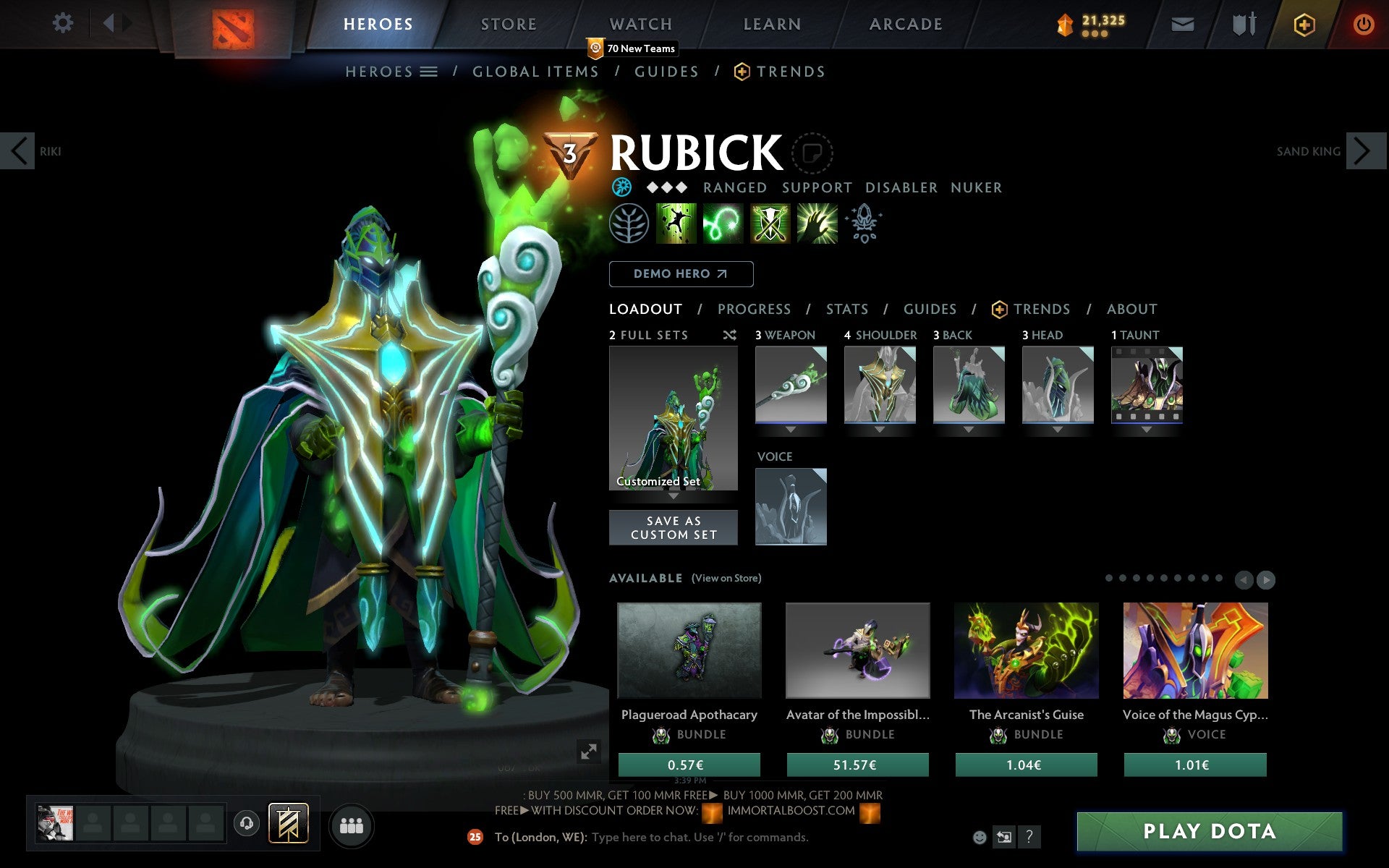The image size is (1389, 868).
Task: Click the DEMO HERO button
Action: [681, 273]
